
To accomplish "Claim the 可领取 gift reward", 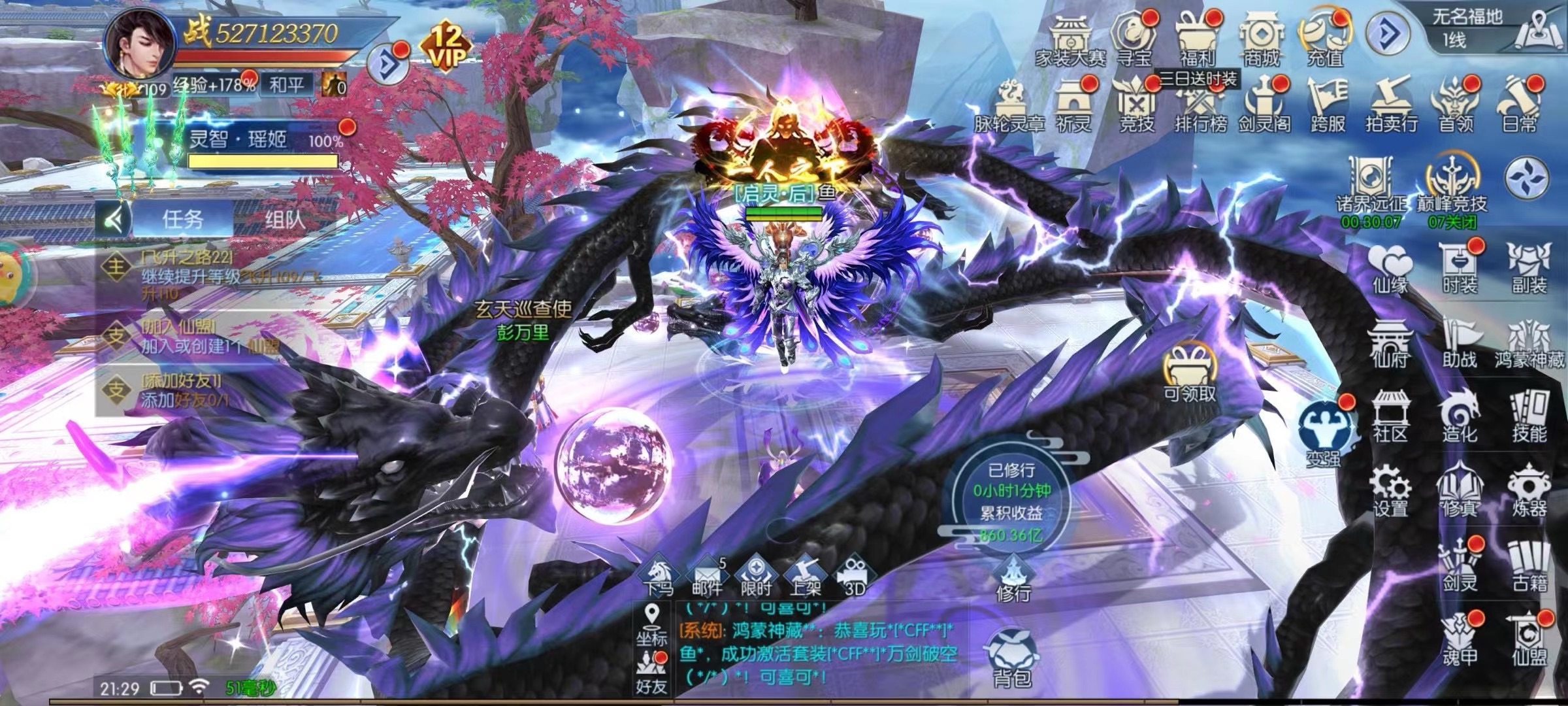I will (1190, 373).
